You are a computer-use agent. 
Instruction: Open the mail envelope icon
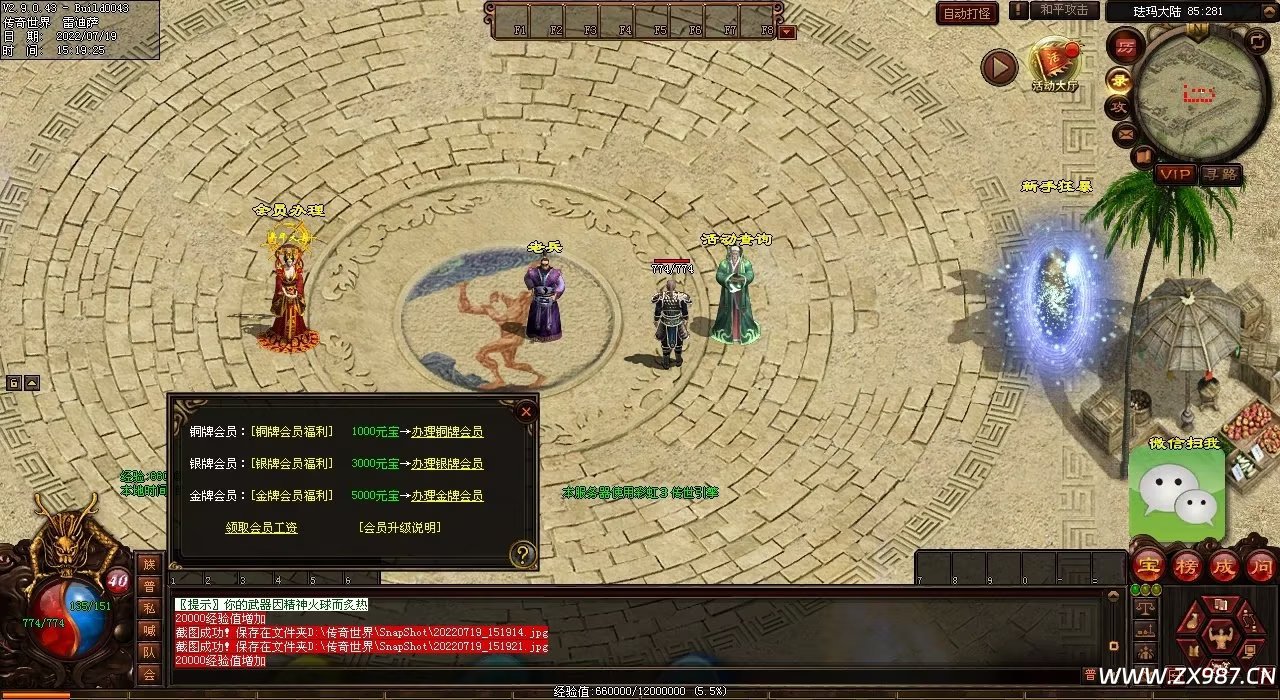tap(1125, 132)
